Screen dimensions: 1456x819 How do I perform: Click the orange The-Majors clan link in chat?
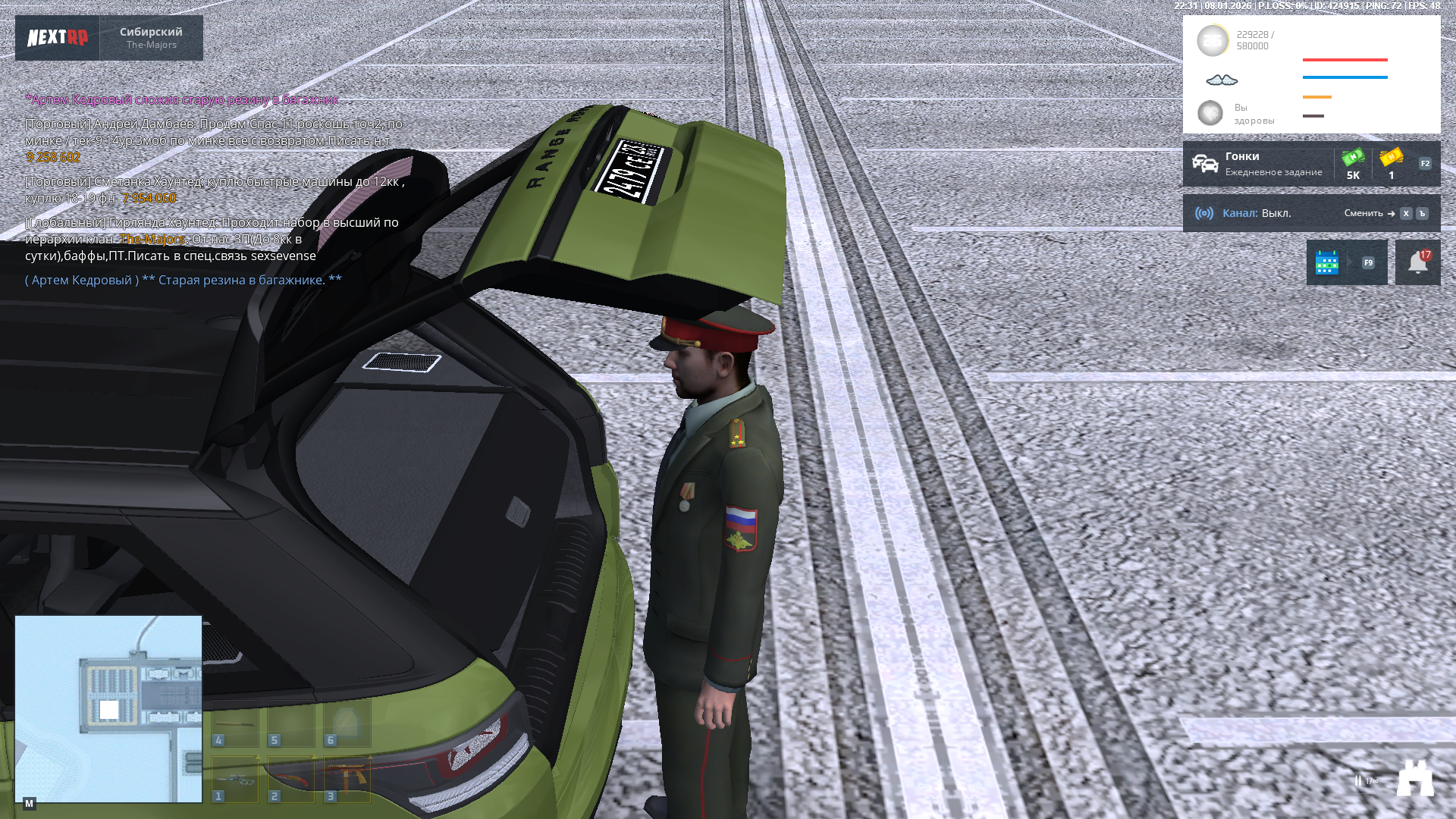(153, 239)
